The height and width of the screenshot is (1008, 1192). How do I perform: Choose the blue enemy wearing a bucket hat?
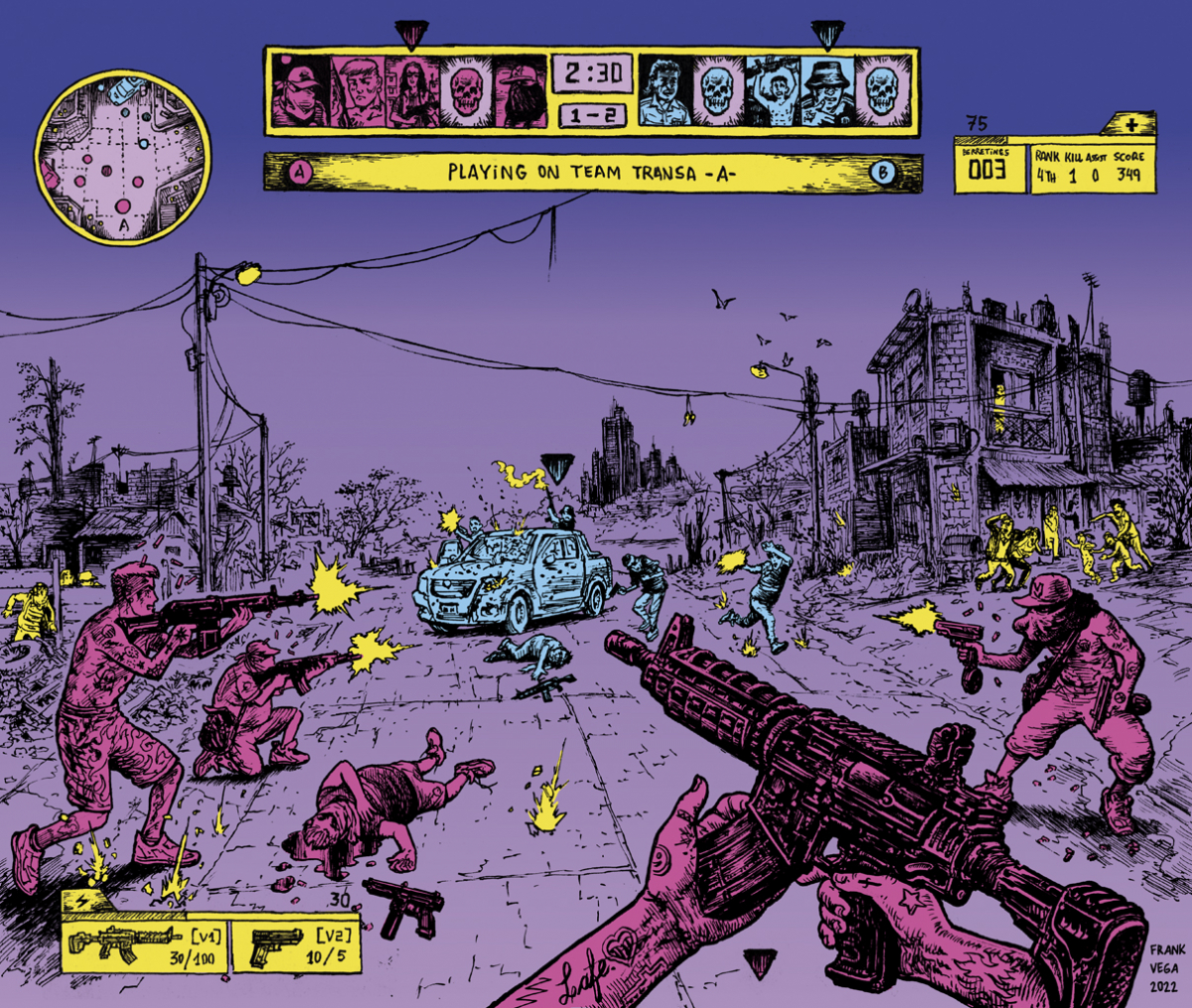[x=826, y=91]
